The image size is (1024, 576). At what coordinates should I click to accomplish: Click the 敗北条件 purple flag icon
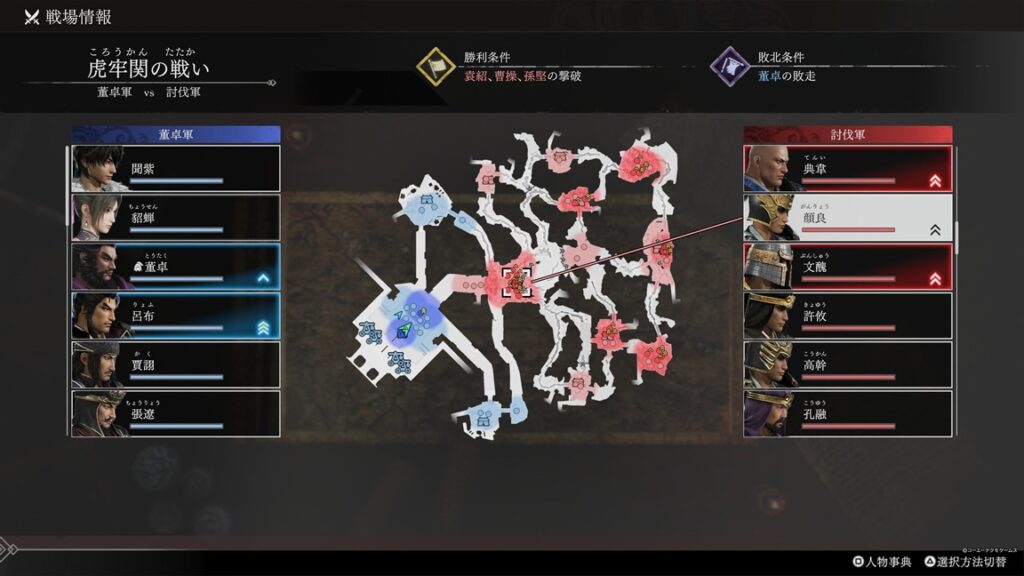[x=730, y=67]
